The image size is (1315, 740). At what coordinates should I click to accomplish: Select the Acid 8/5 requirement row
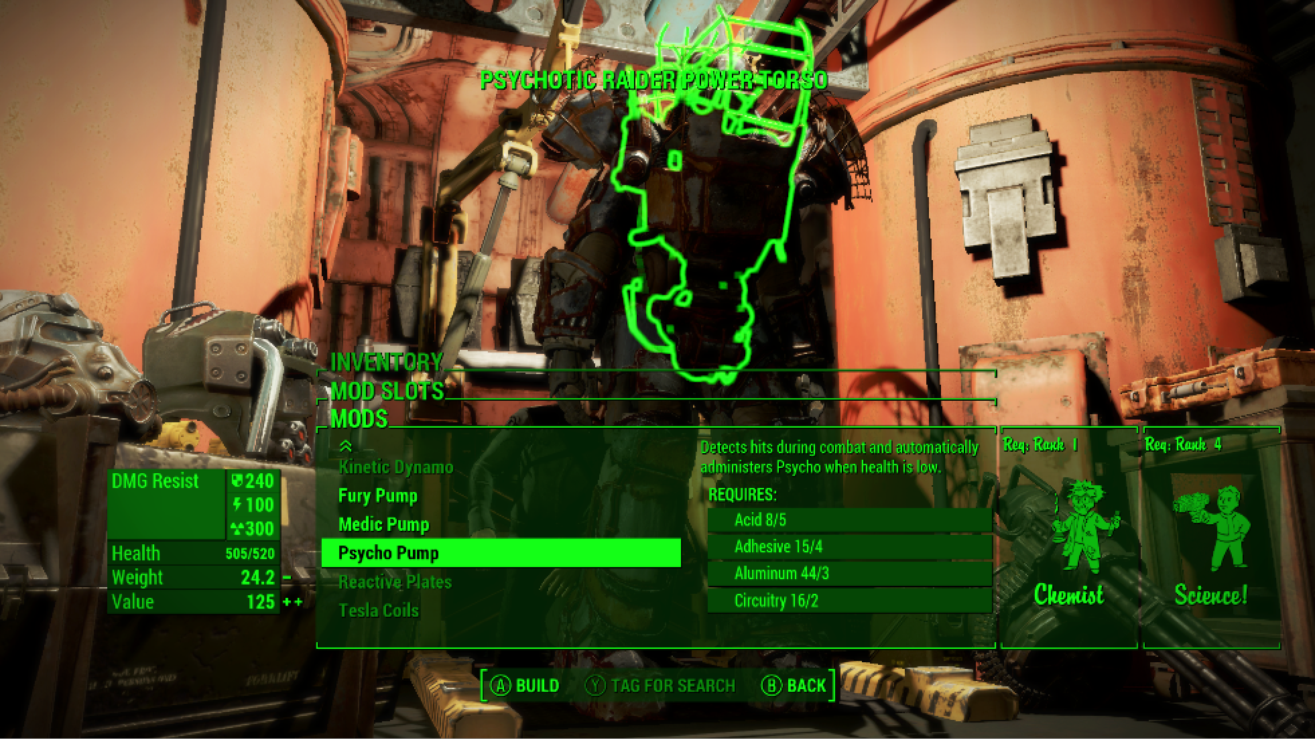click(x=849, y=520)
